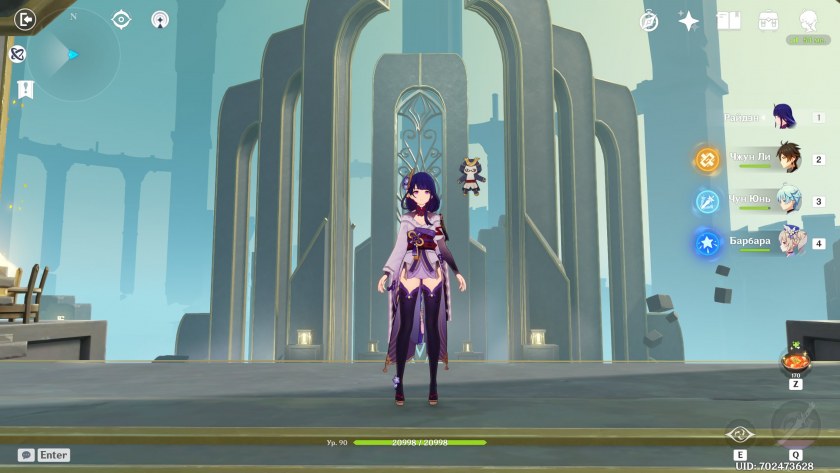Trigger Чун Юнь's light-blue elemental burst icon
The height and width of the screenshot is (473, 840).
tap(707, 200)
